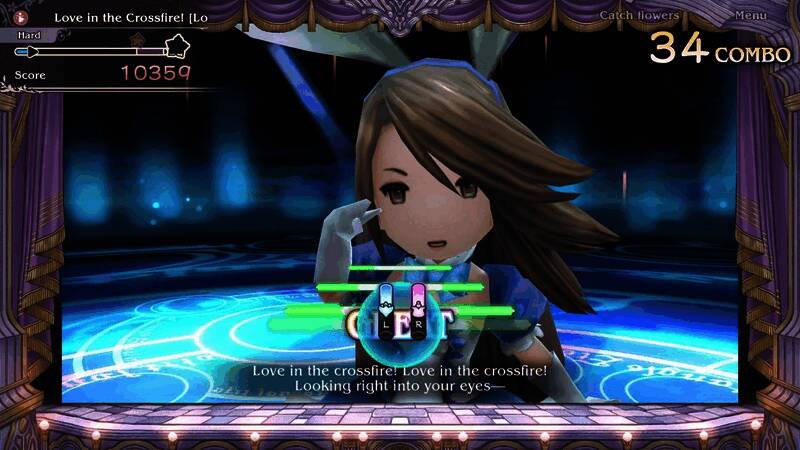Screen dimensions: 800x450
Task: Click the red song icon beside the title
Action: click(21, 17)
